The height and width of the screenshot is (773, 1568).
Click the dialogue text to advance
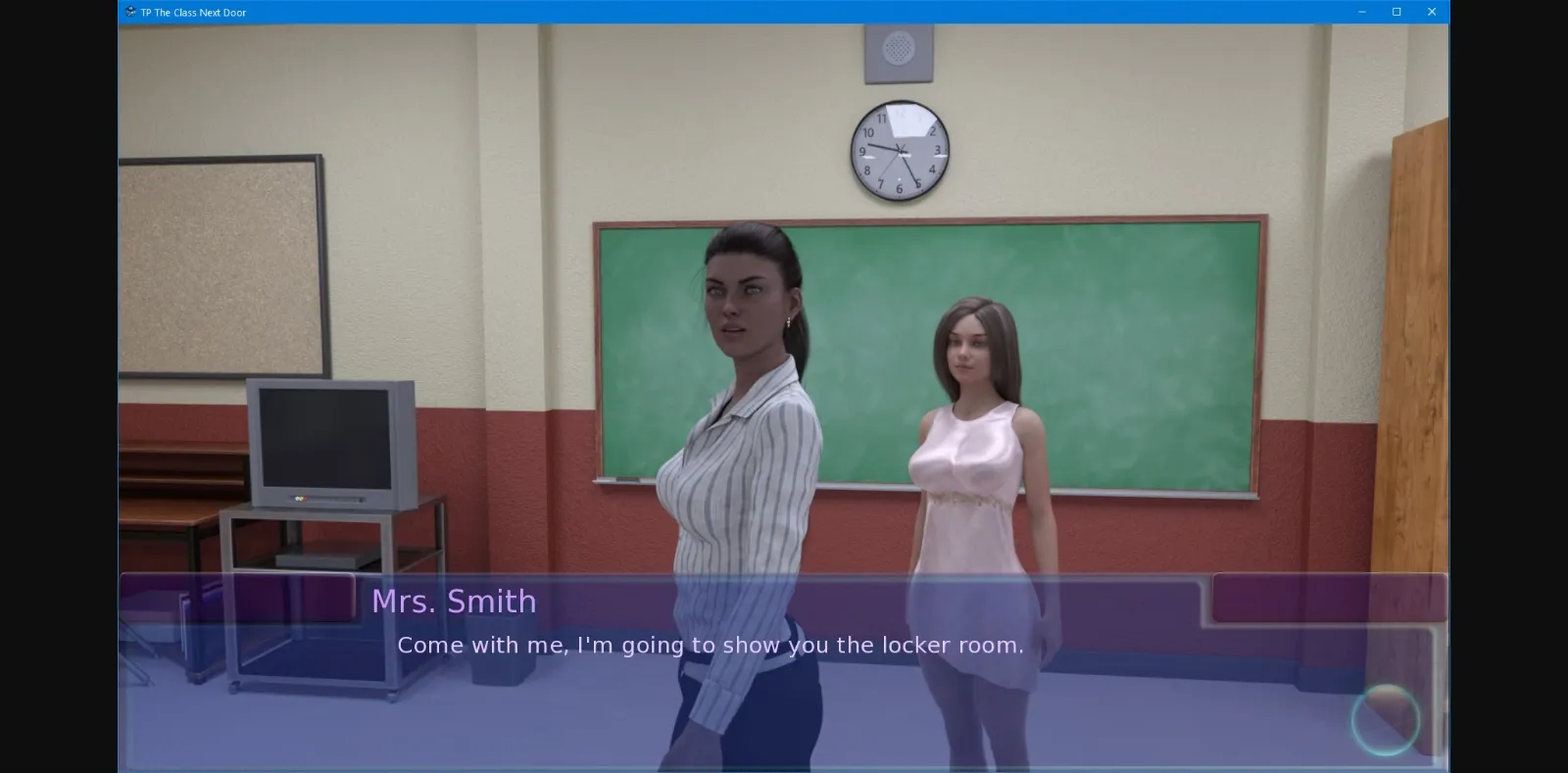[x=710, y=645]
